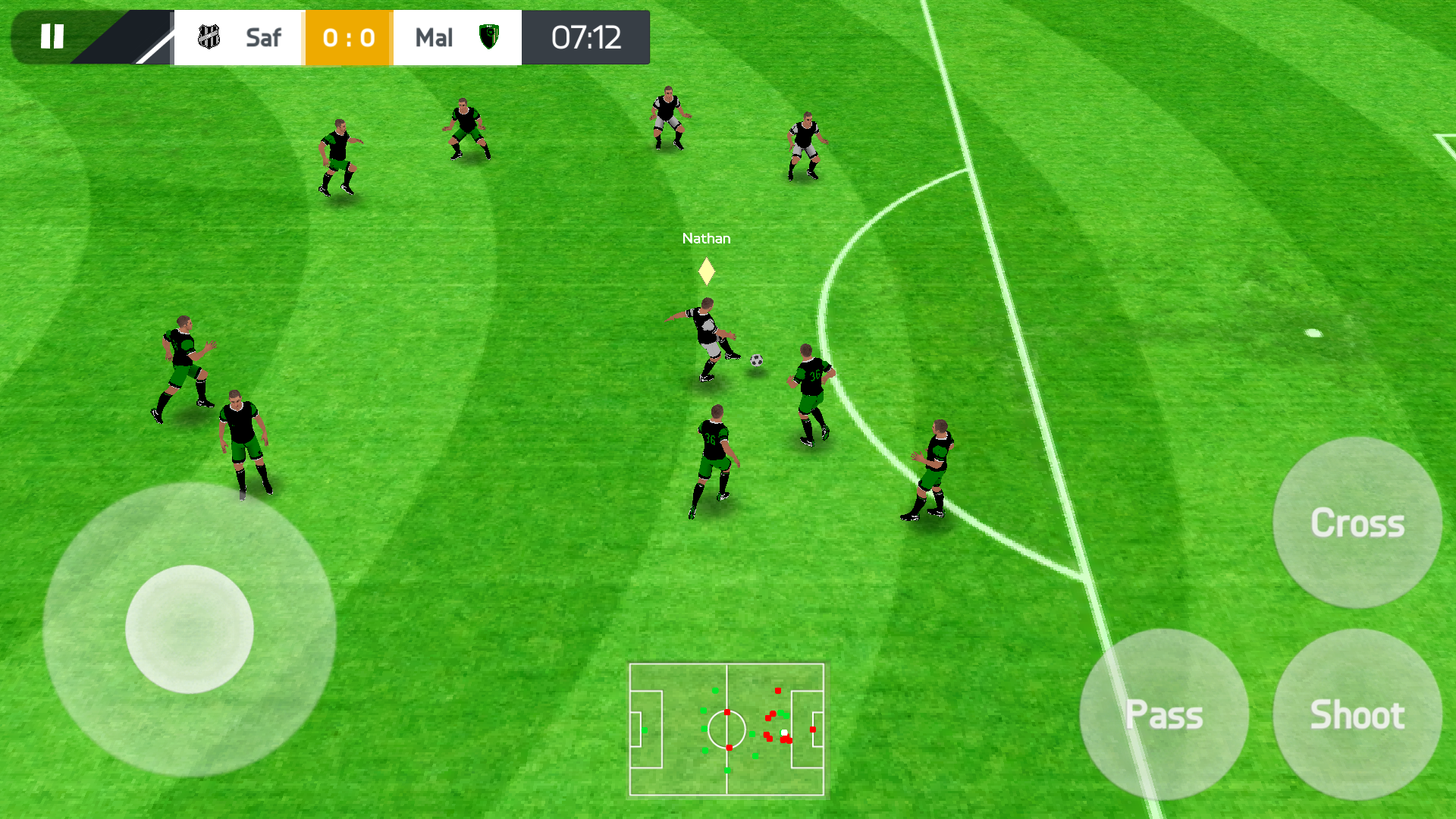Tap the Shoot button
This screenshot has height=819, width=1456.
click(1357, 714)
